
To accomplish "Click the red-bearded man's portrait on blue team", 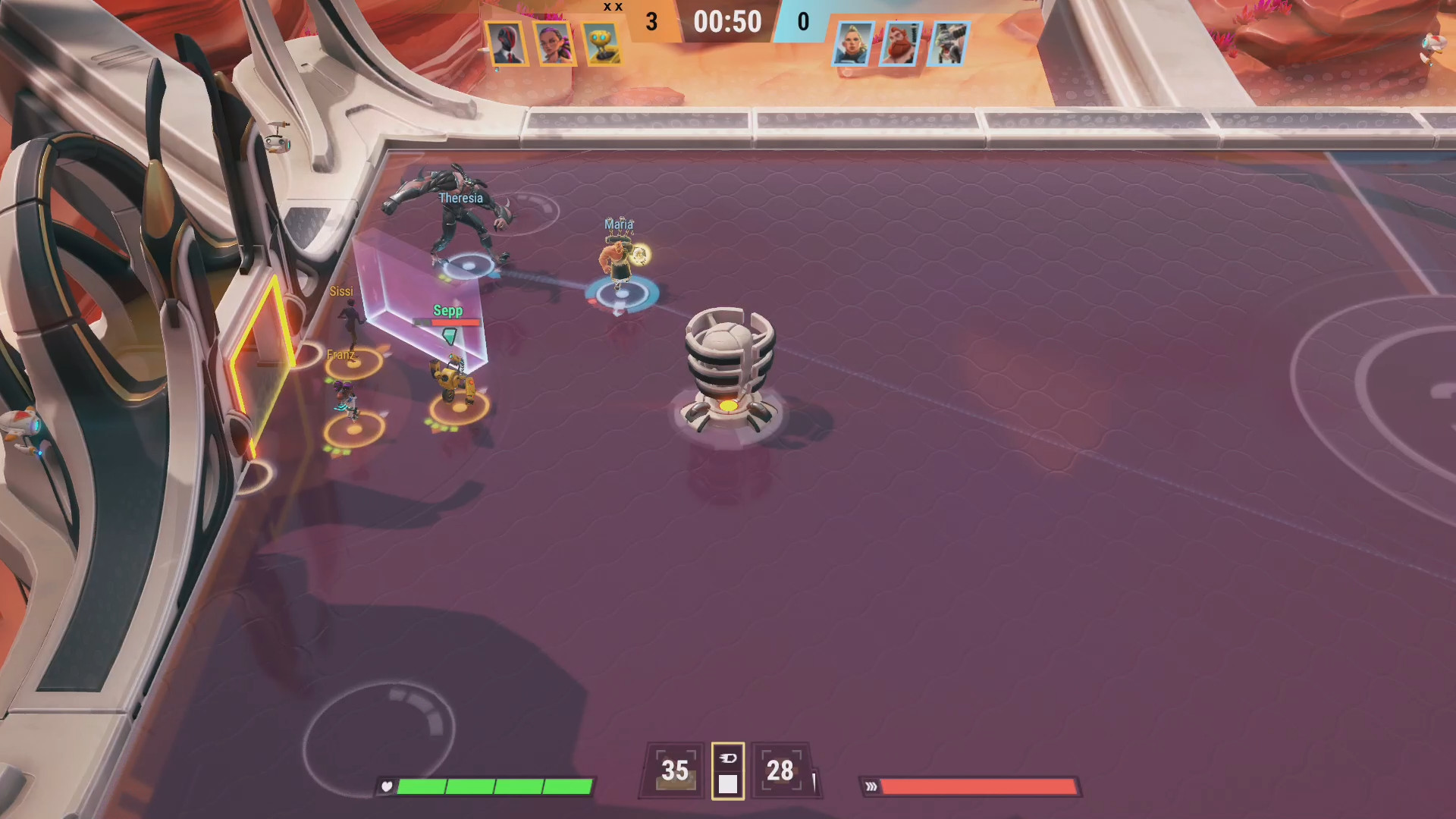I will [x=899, y=43].
